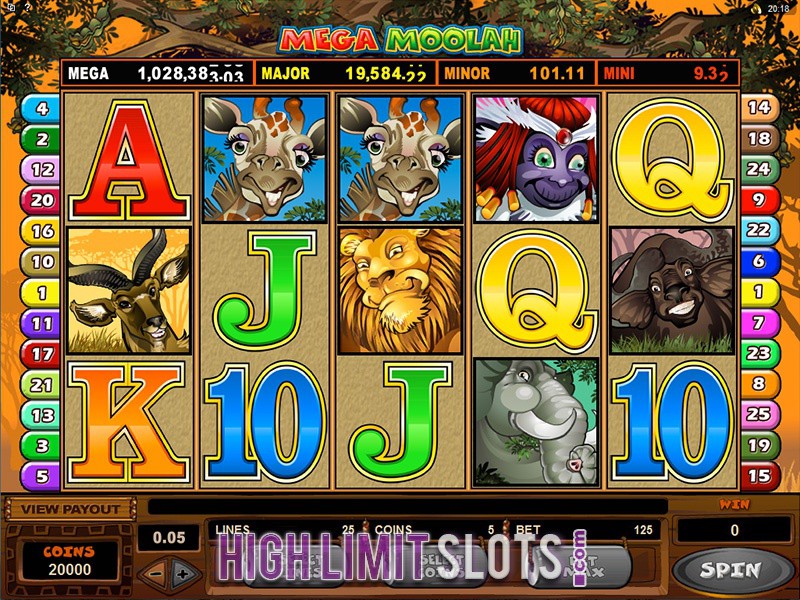Select payline marker number 20
800x600 pixels.
point(42,200)
